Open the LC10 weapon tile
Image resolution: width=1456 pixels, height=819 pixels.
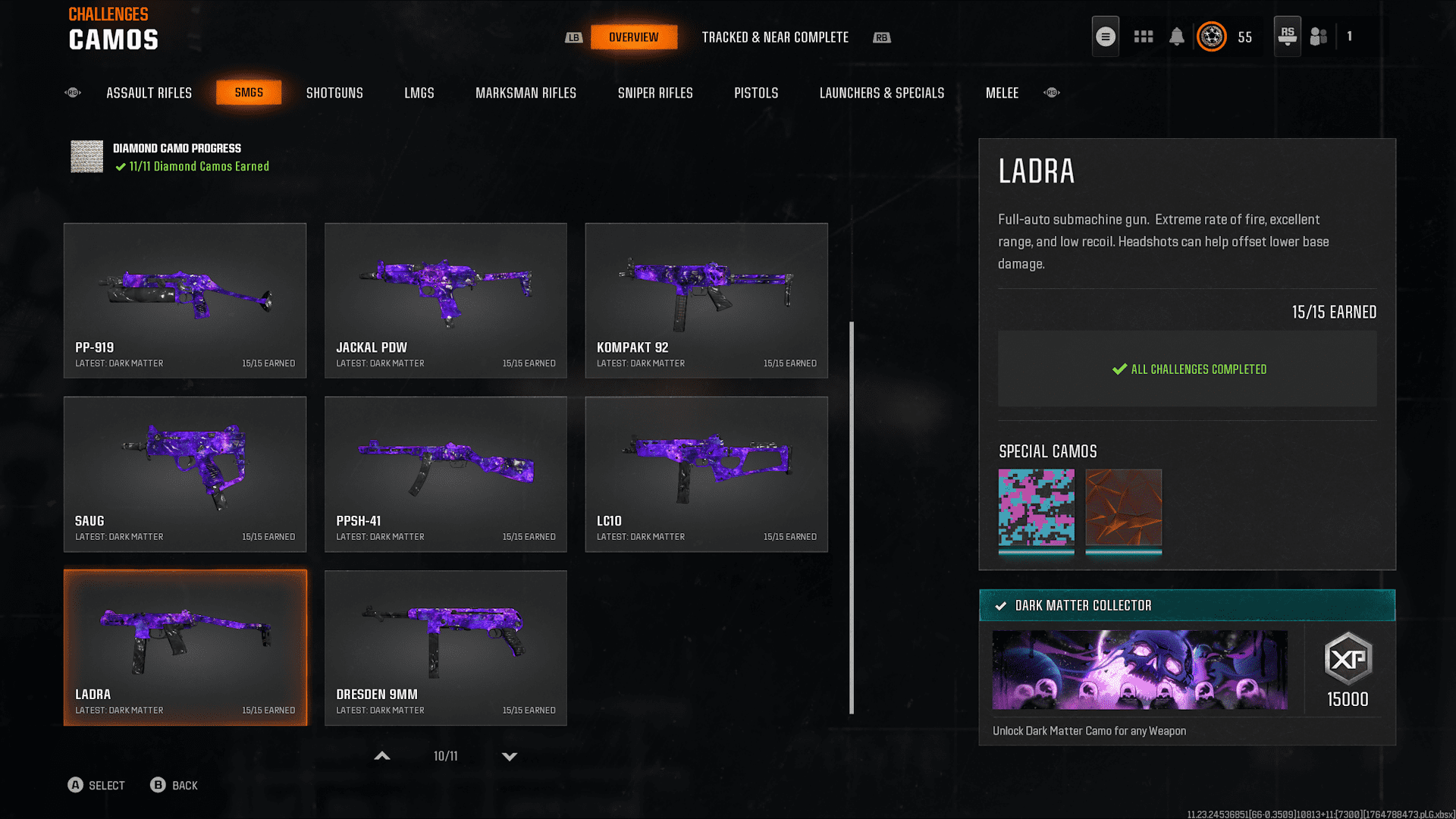(706, 474)
